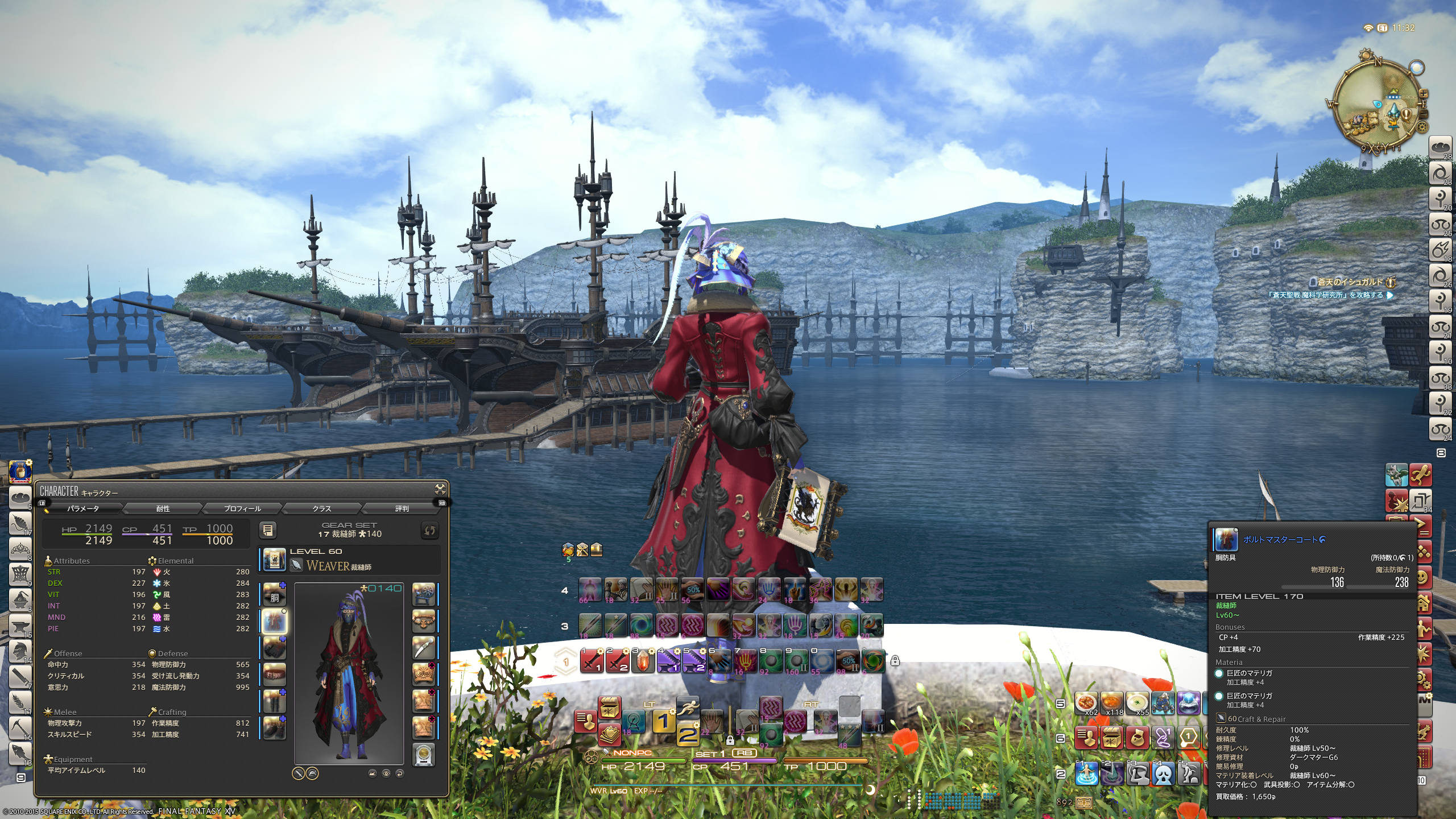The image size is (1456, 819).
Task: Open the プロフィール tab
Action: [242, 508]
